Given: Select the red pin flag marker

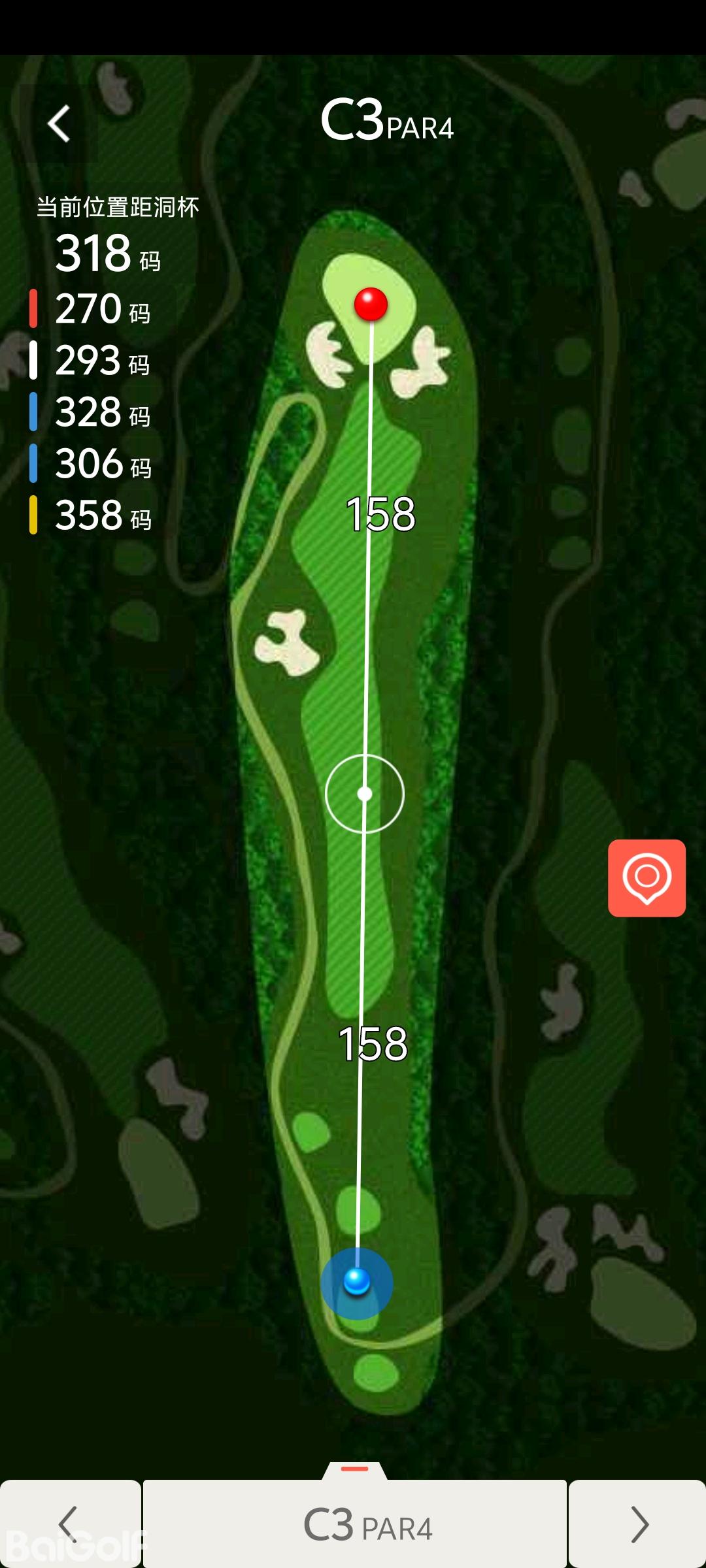Looking at the screenshot, I should pos(371,304).
